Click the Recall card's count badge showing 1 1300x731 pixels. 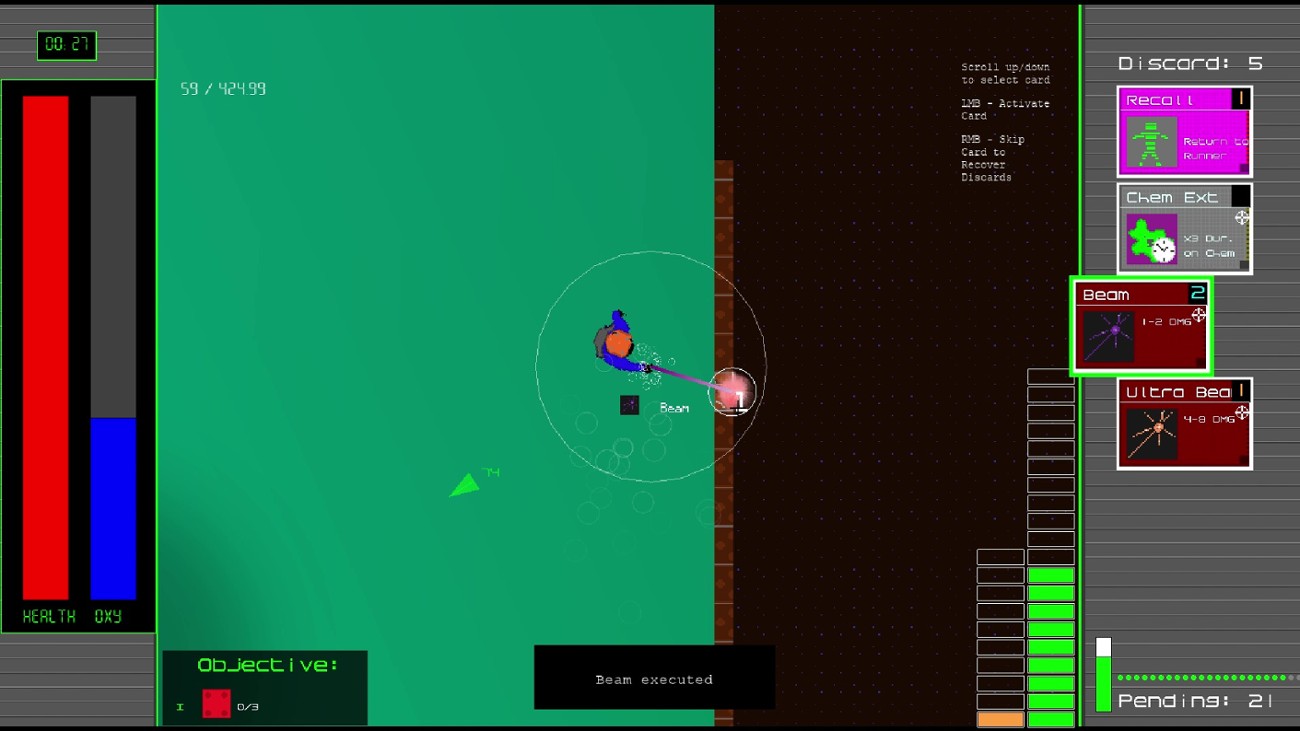[x=1241, y=97]
